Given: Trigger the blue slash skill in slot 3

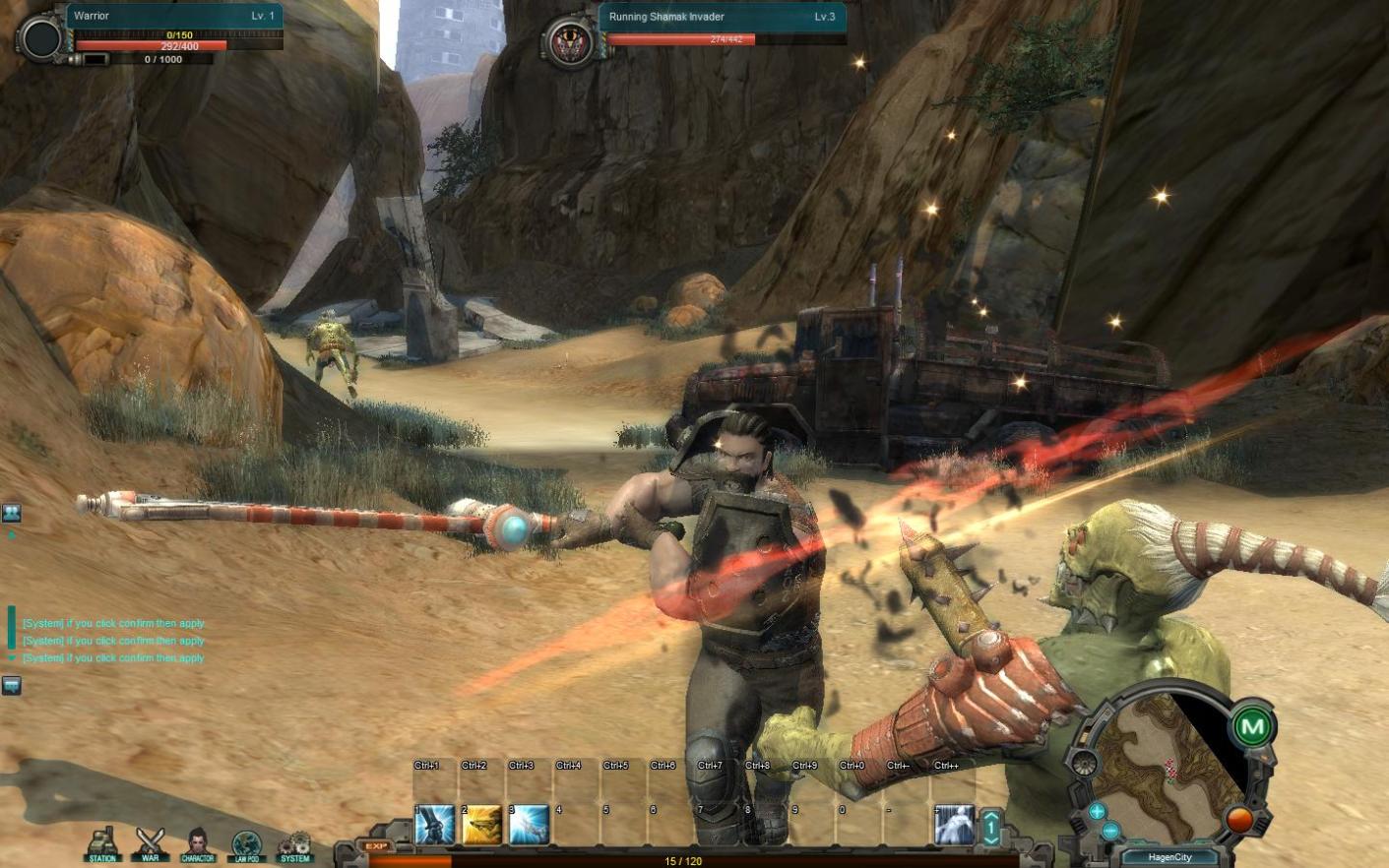Looking at the screenshot, I should click(529, 825).
